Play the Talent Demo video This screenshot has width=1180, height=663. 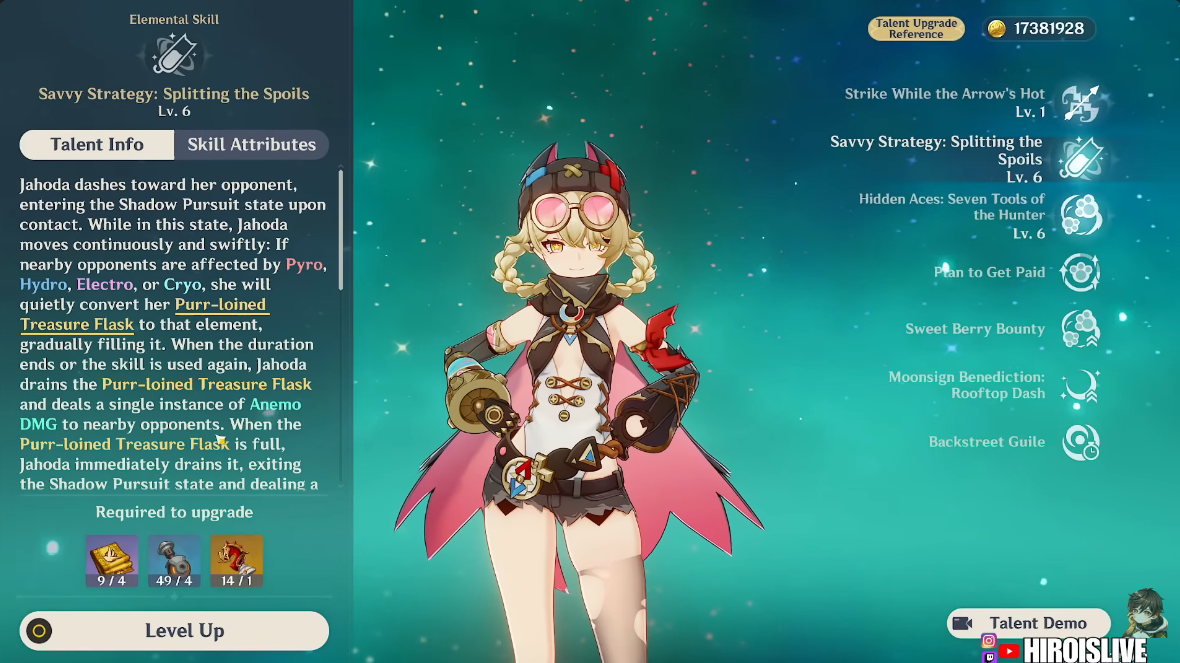[x=1028, y=623]
